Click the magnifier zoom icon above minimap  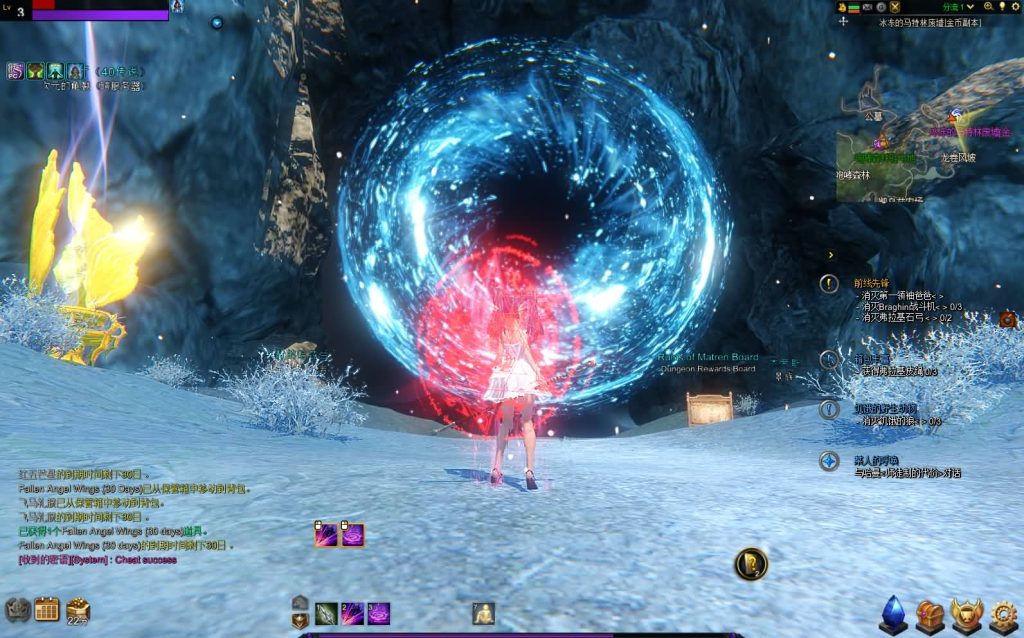[x=988, y=7]
